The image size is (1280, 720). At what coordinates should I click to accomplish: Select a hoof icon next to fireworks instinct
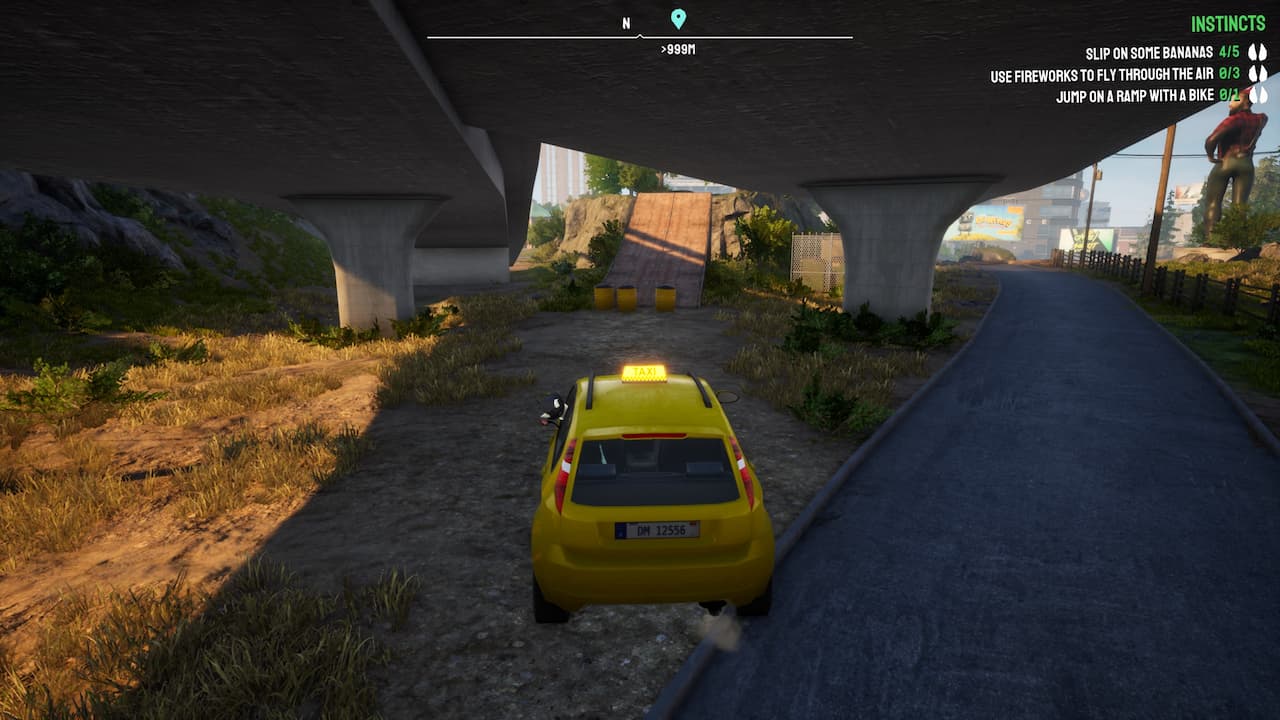1253,72
